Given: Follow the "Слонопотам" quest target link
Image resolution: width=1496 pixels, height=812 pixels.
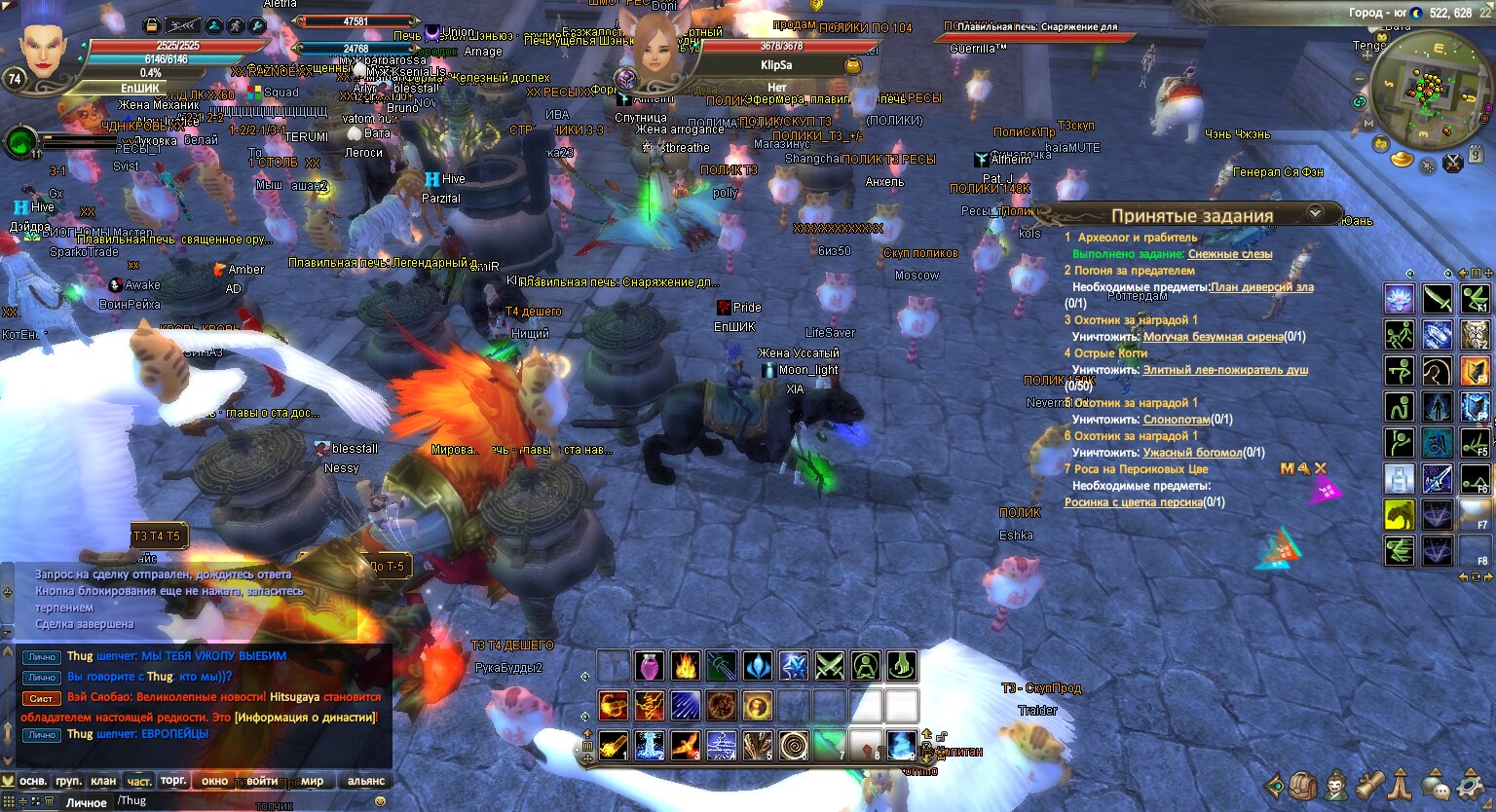Looking at the screenshot, I should tap(1177, 420).
